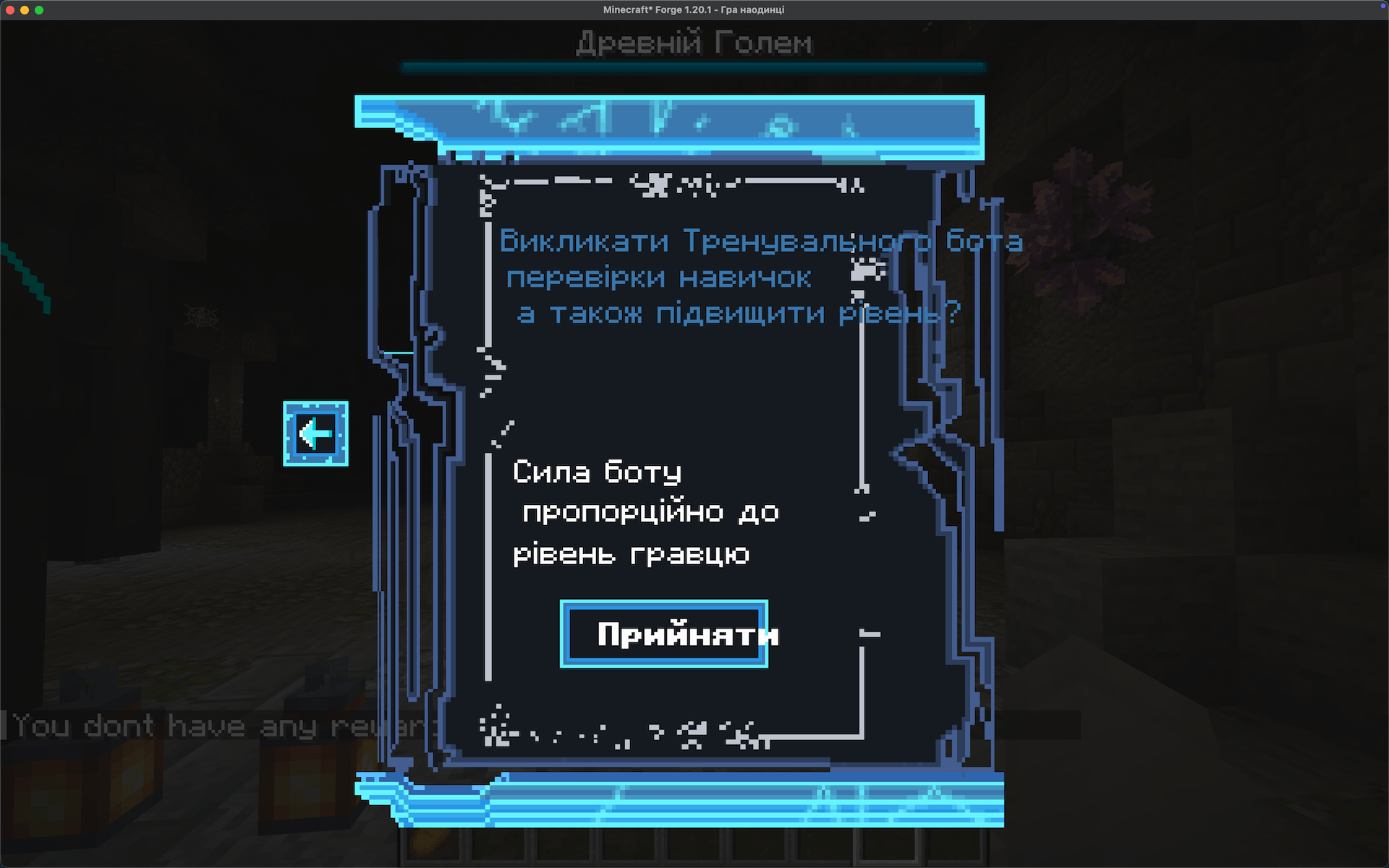The width and height of the screenshot is (1389, 868).
Task: Click the glowing back arrow icon
Action: click(x=315, y=433)
